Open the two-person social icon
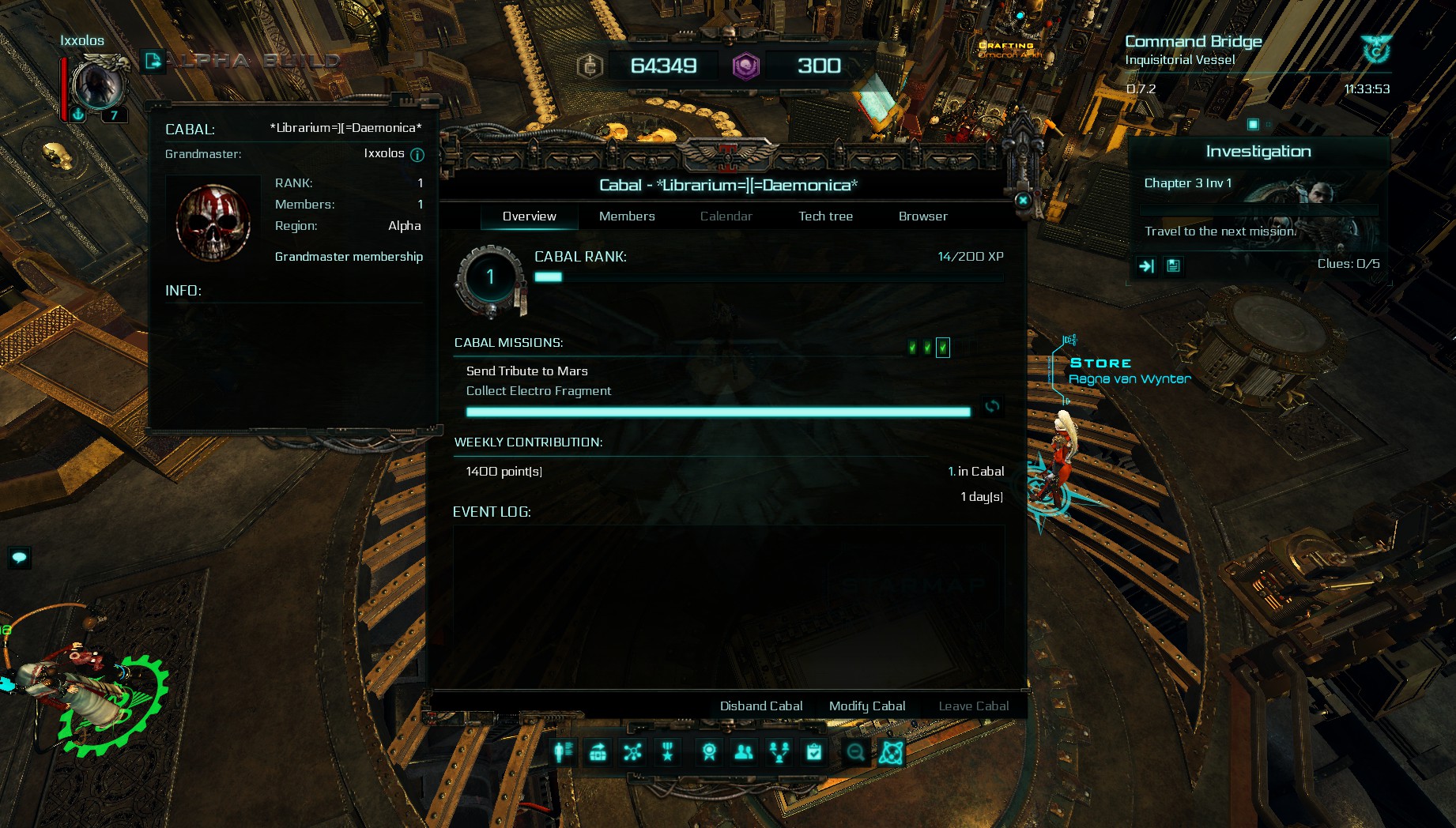Viewport: 1456px width, 828px height. pos(744,752)
